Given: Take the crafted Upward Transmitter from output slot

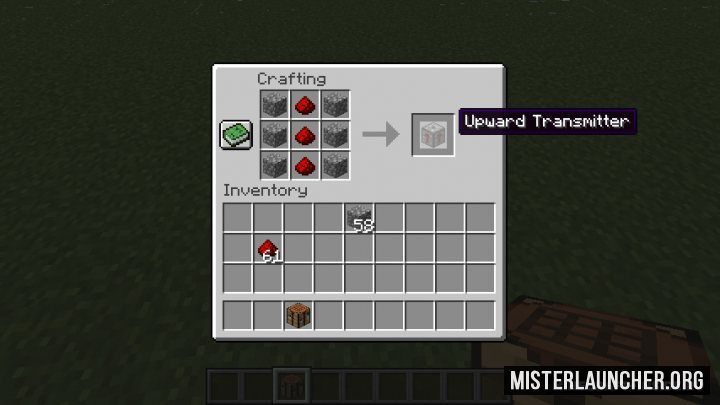Looking at the screenshot, I should coord(433,135).
